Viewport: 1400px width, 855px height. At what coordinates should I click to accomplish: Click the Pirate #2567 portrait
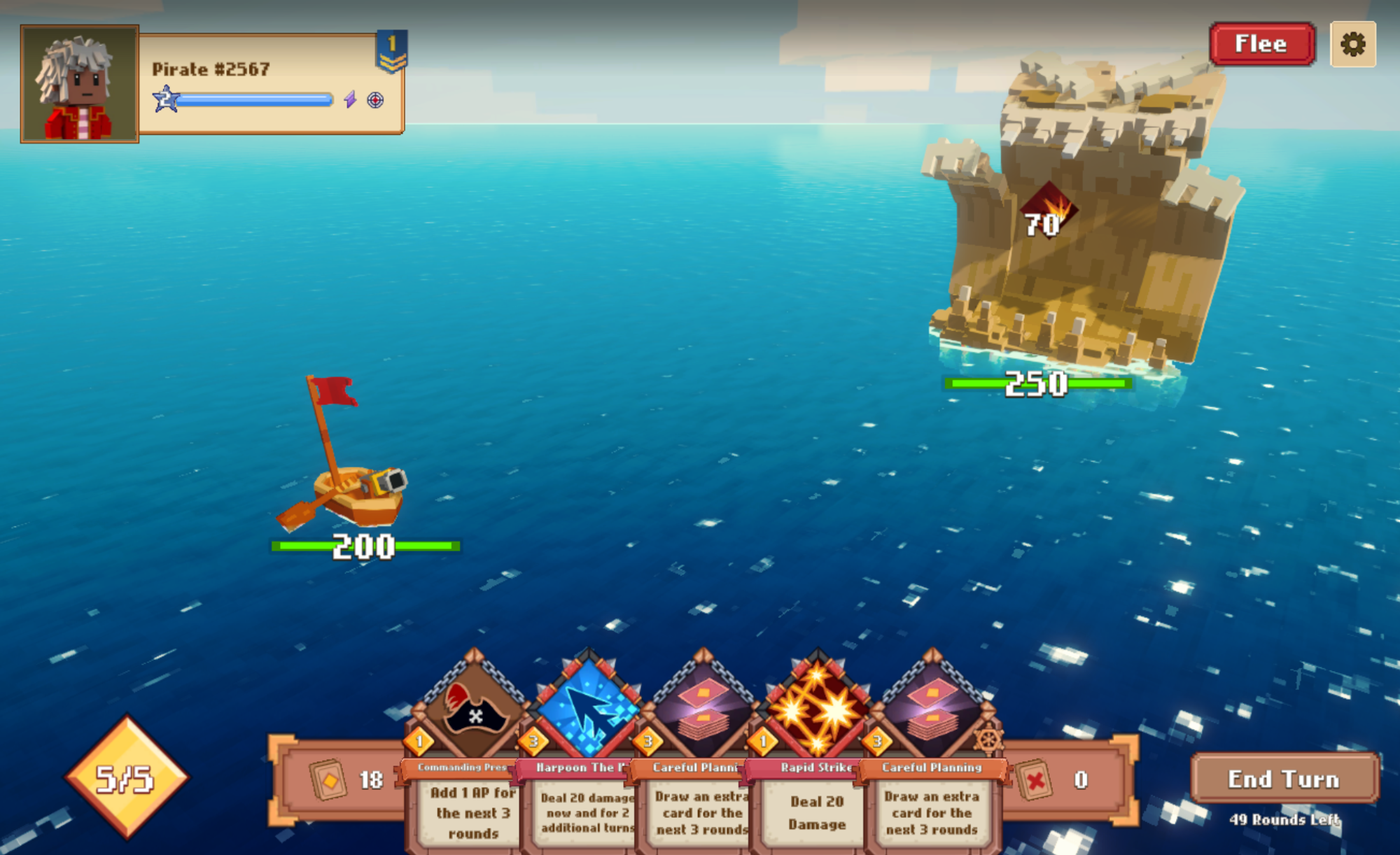(x=80, y=84)
